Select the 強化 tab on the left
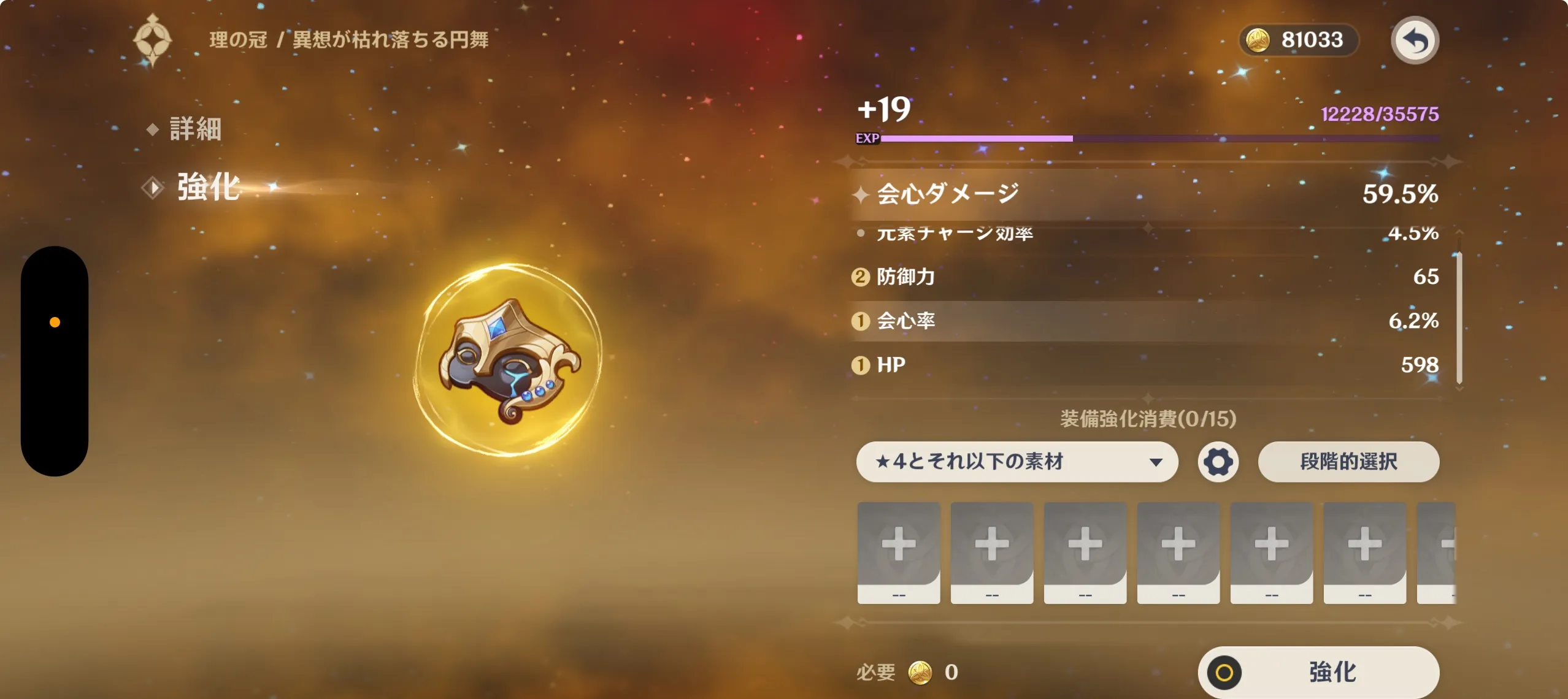The image size is (1568, 699). click(208, 187)
